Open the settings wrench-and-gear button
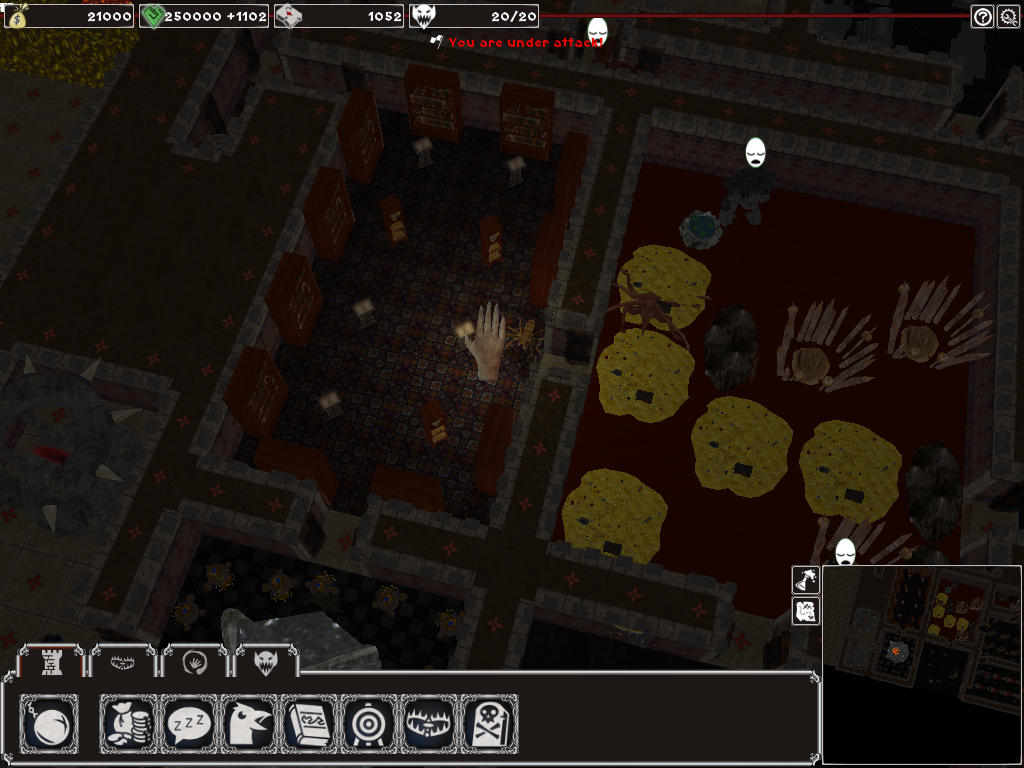This screenshot has height=768, width=1024. [1008, 16]
